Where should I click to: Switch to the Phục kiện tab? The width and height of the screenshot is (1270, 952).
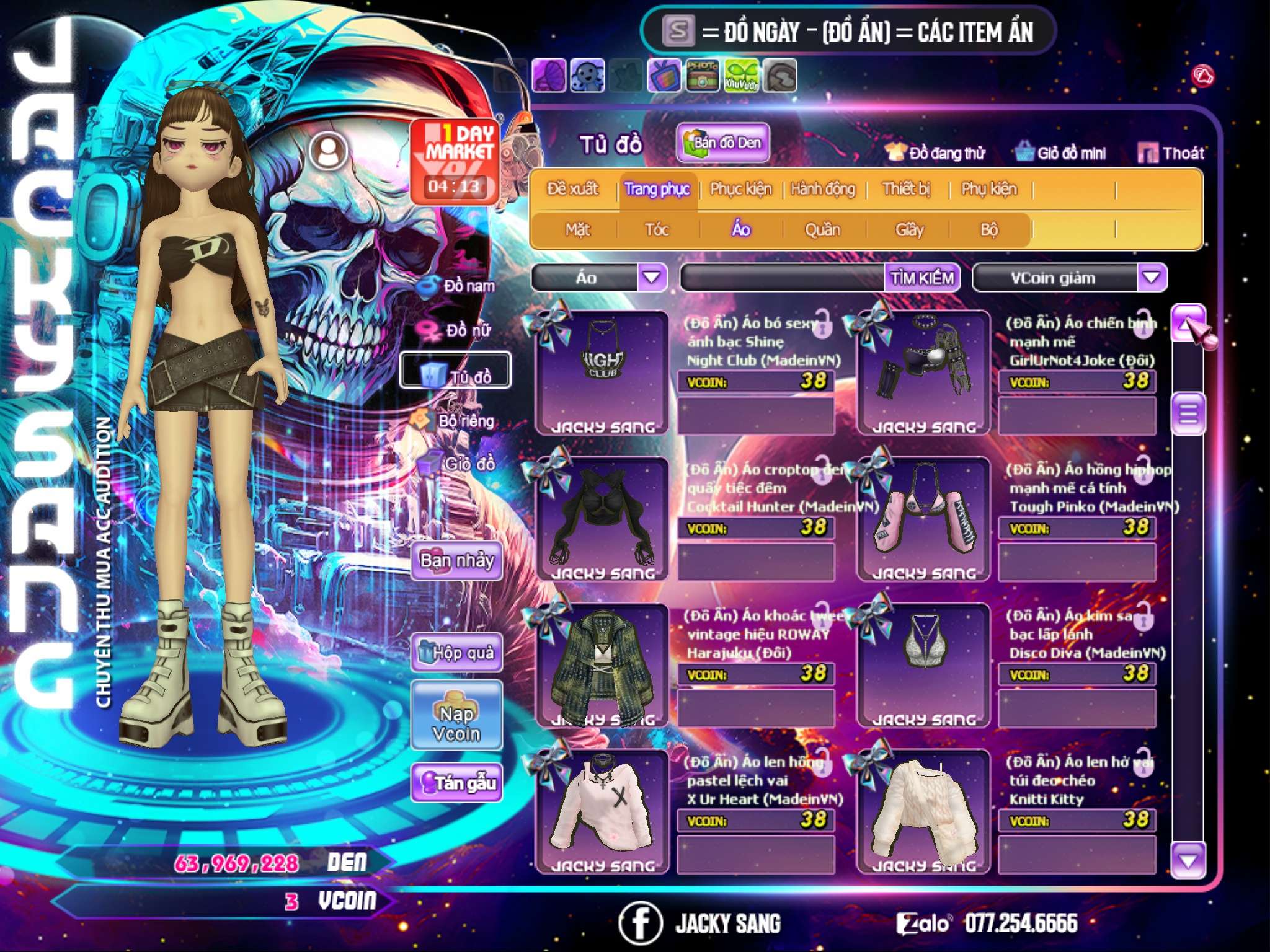point(740,189)
